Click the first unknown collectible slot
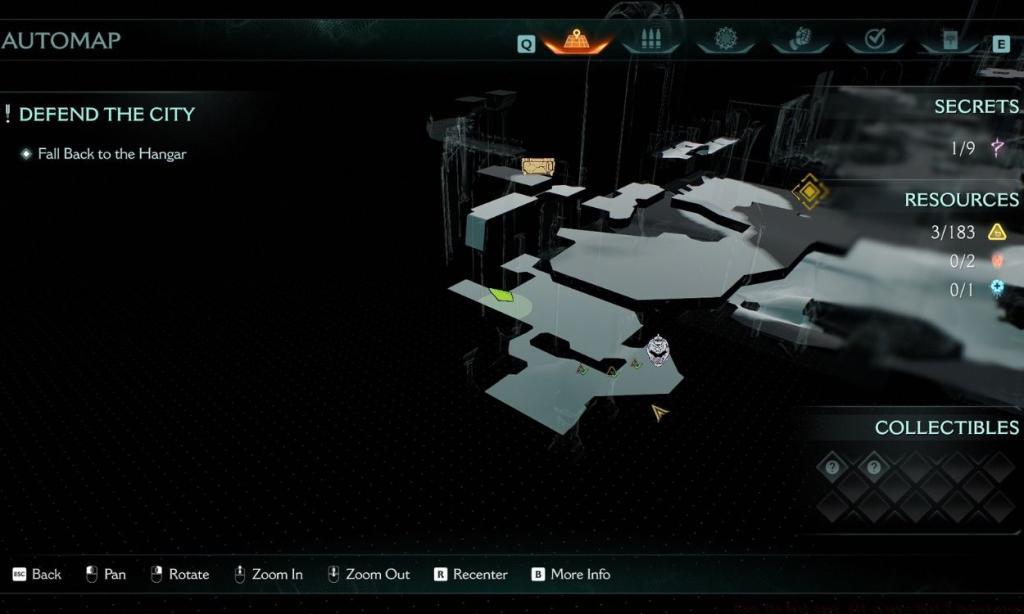The width and height of the screenshot is (1024, 614). (832, 467)
